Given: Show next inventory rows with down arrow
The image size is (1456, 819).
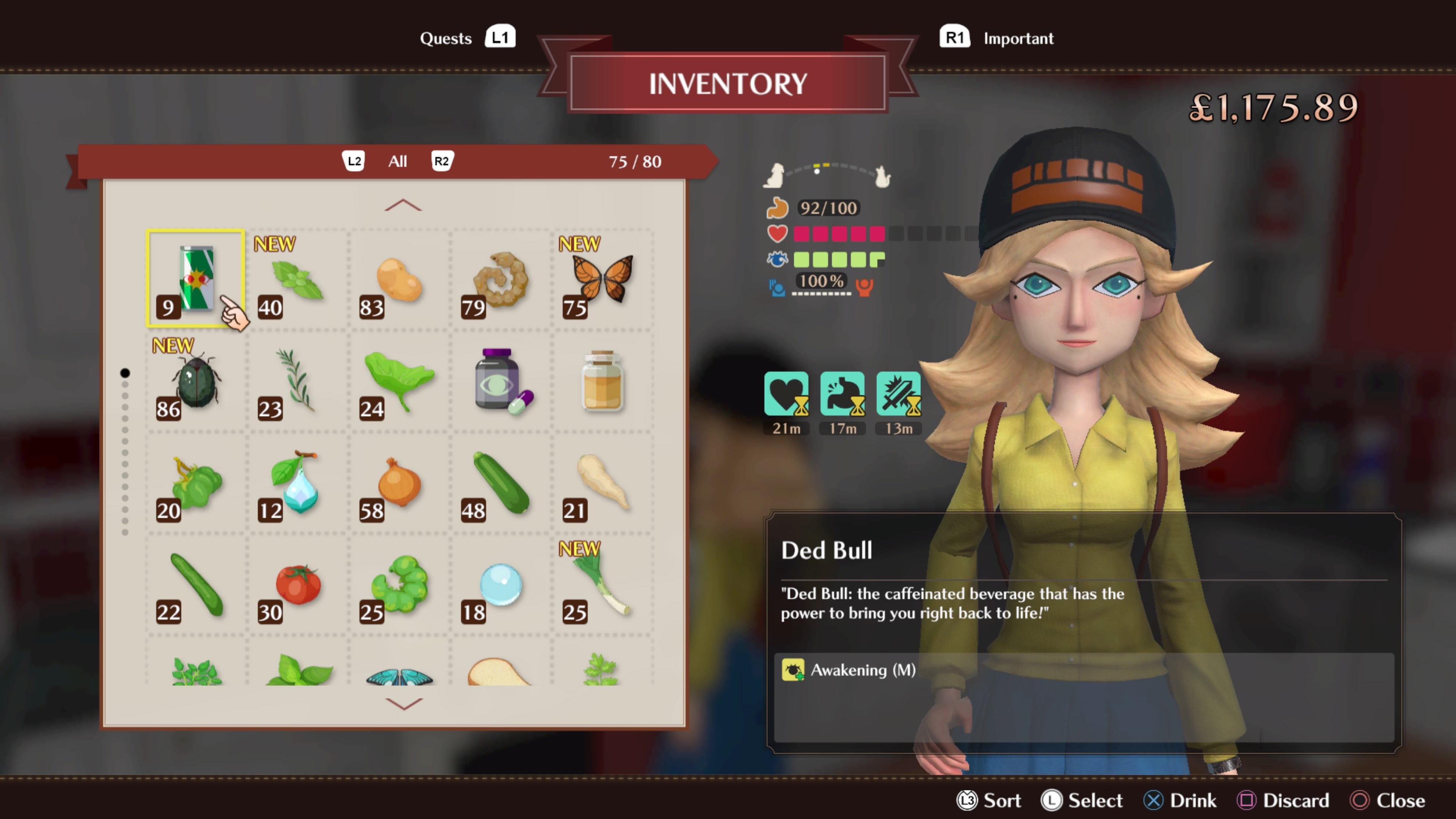Looking at the screenshot, I should [x=403, y=703].
